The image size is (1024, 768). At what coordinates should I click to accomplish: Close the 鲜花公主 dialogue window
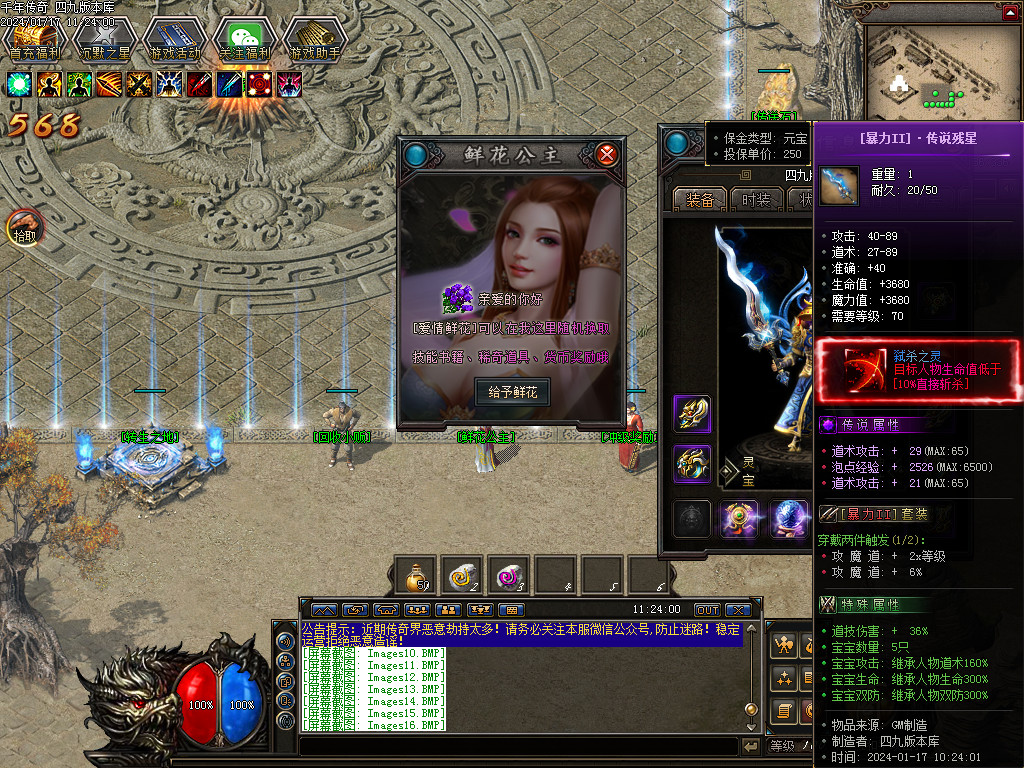click(606, 155)
